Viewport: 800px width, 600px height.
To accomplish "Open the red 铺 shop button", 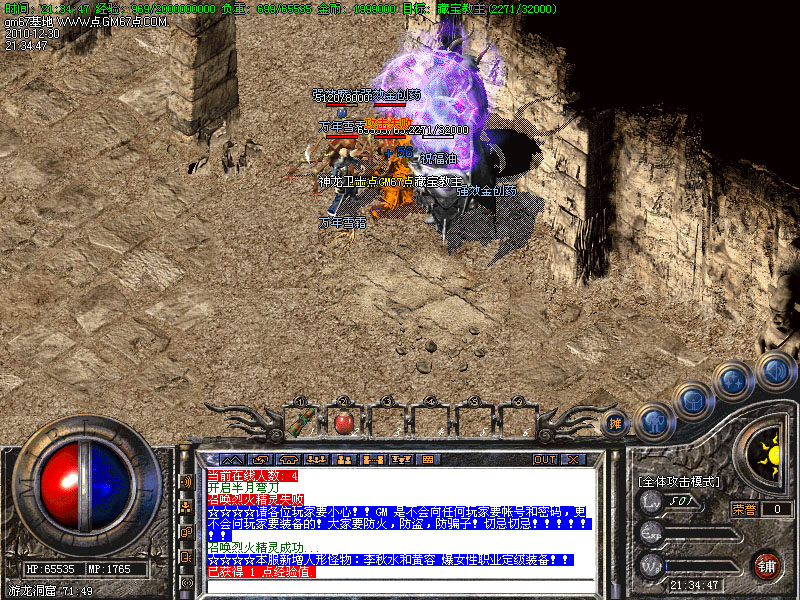I will (767, 566).
